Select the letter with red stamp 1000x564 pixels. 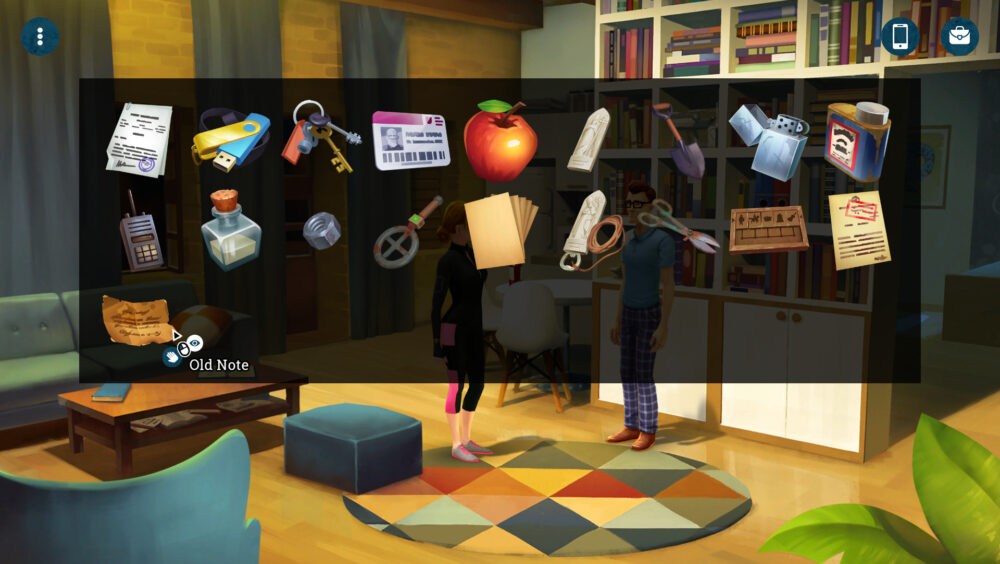tap(857, 229)
